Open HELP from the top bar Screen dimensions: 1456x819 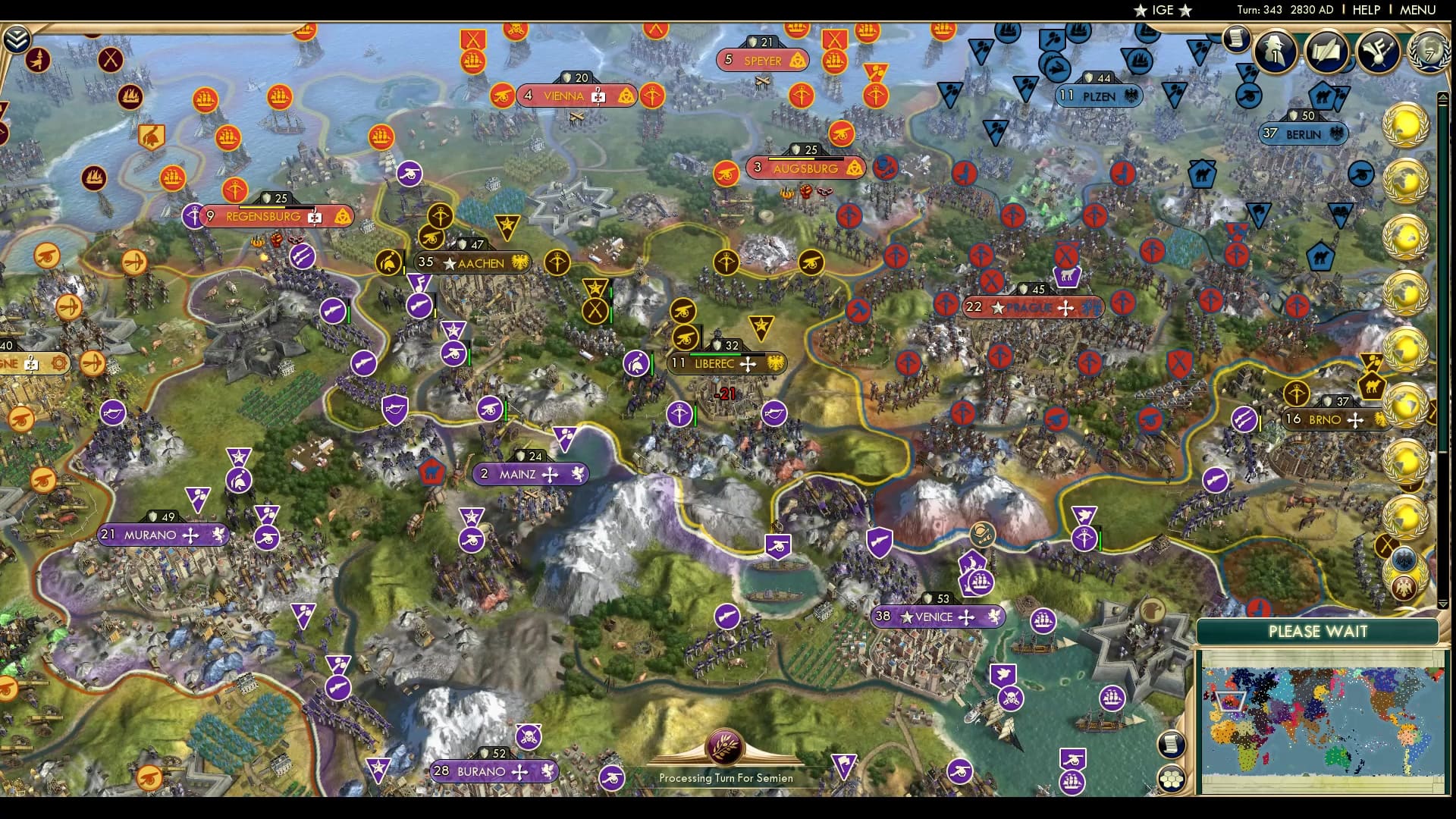point(1365,11)
